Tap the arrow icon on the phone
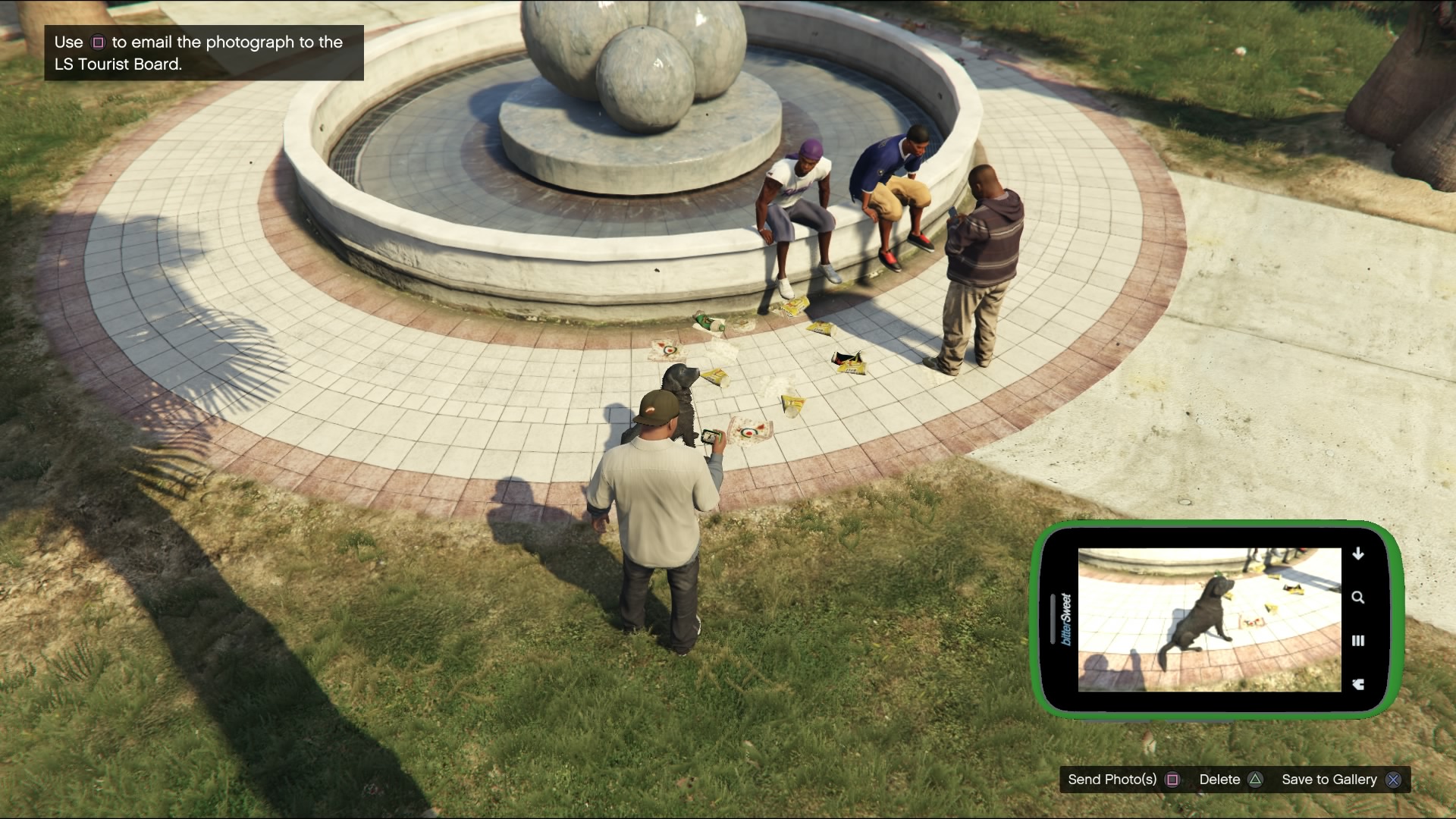The height and width of the screenshot is (819, 1456). [1358, 554]
